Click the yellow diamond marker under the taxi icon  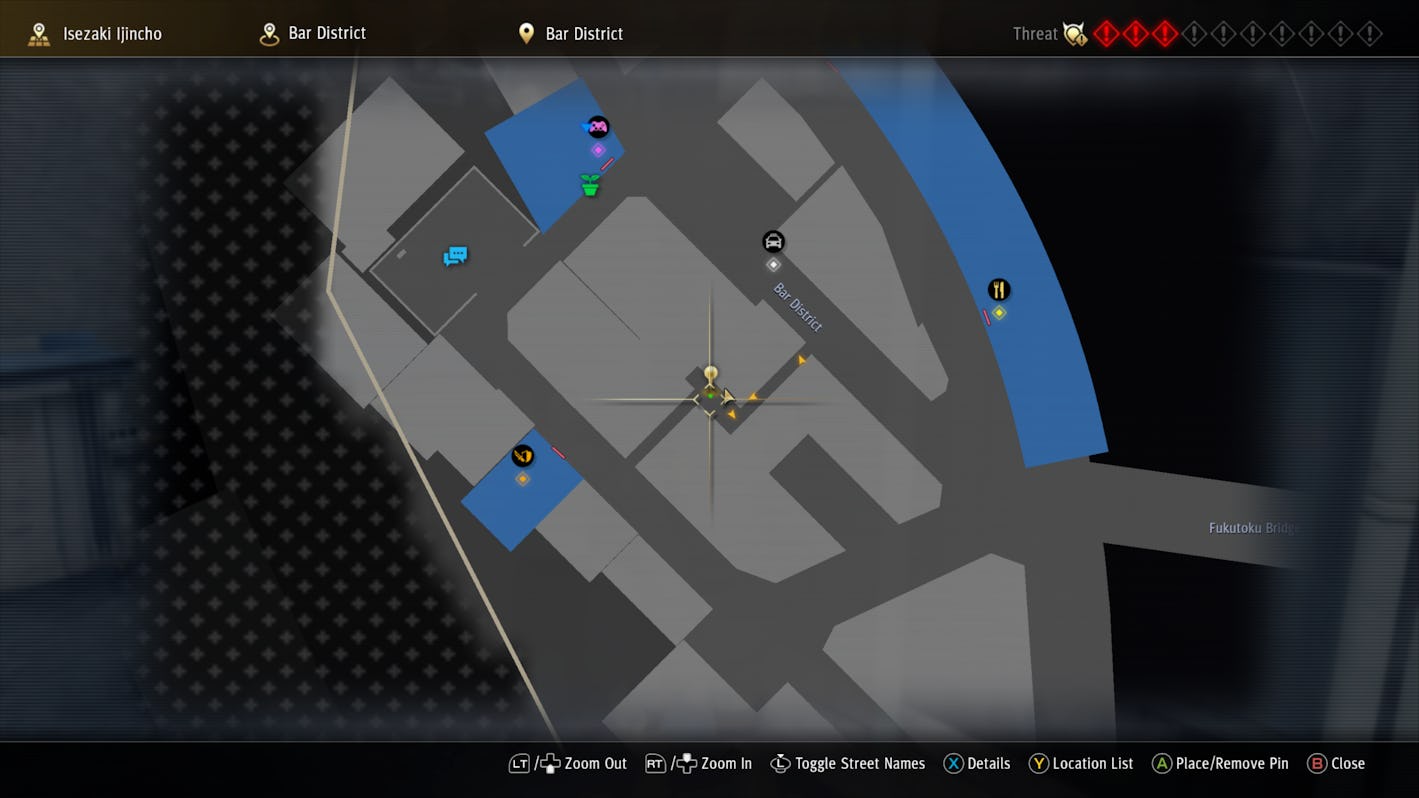[x=773, y=264]
